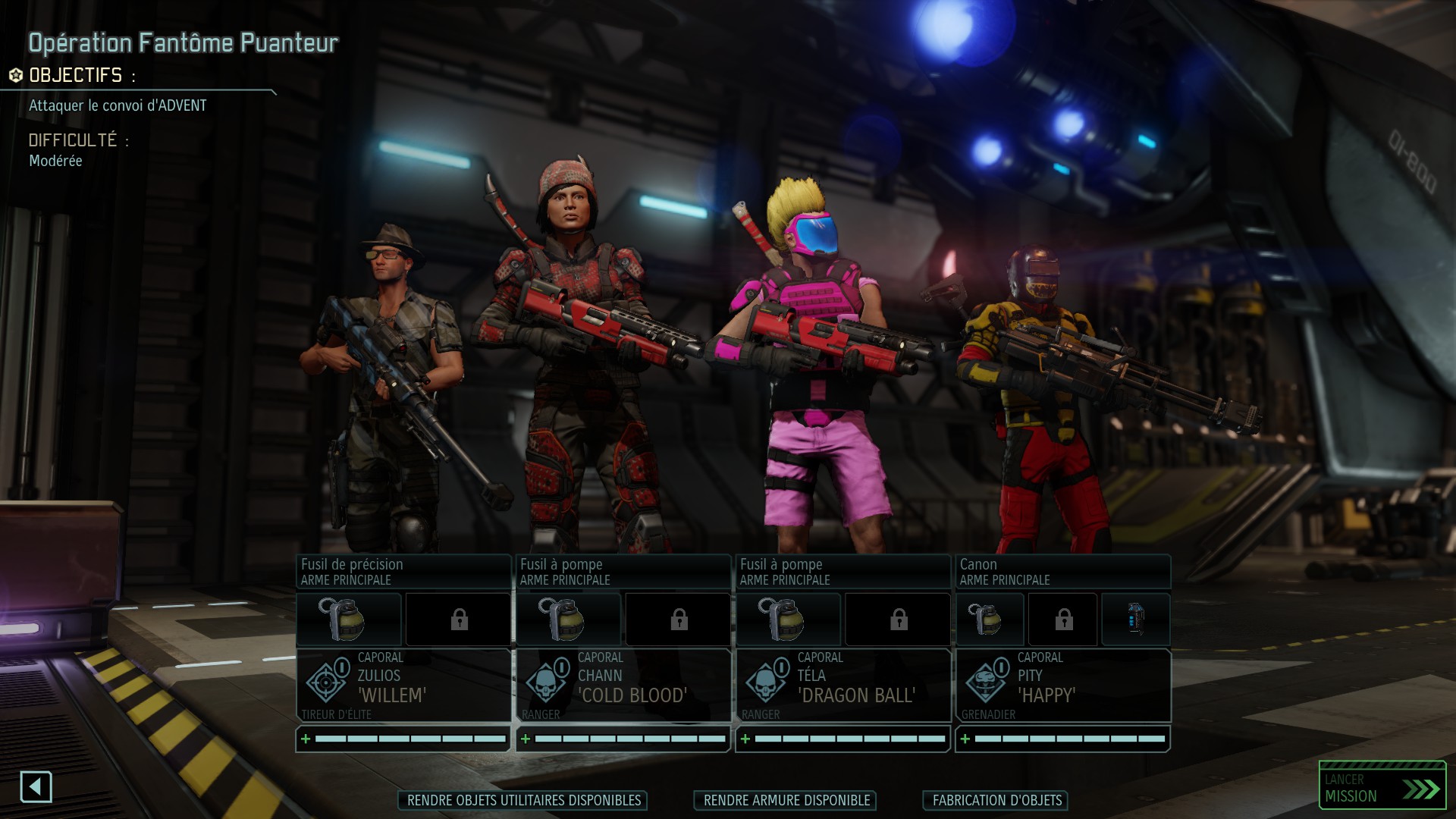Open Fabrication d'Objets
1456x819 pixels.
996,801
